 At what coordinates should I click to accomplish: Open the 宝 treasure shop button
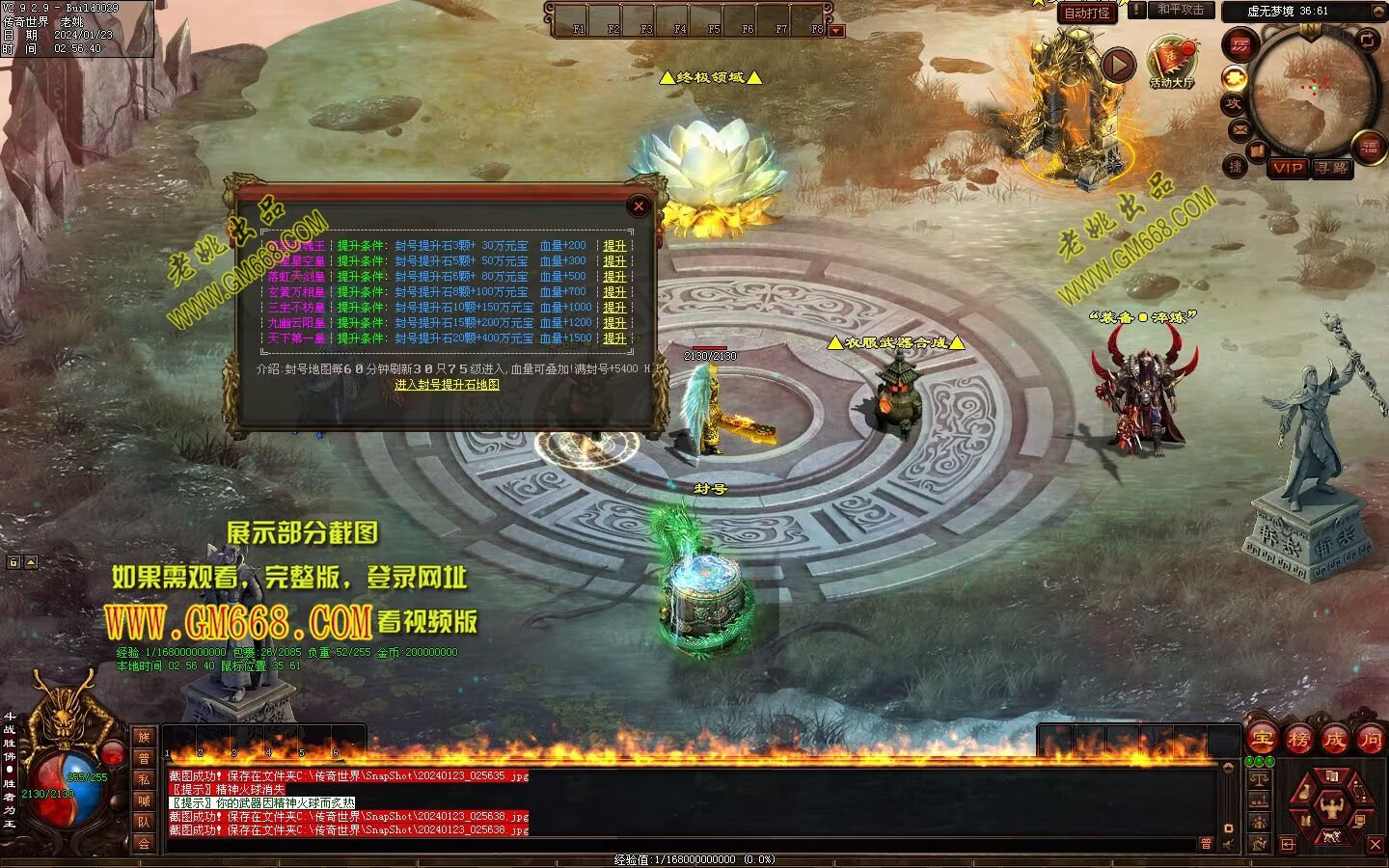click(1262, 740)
